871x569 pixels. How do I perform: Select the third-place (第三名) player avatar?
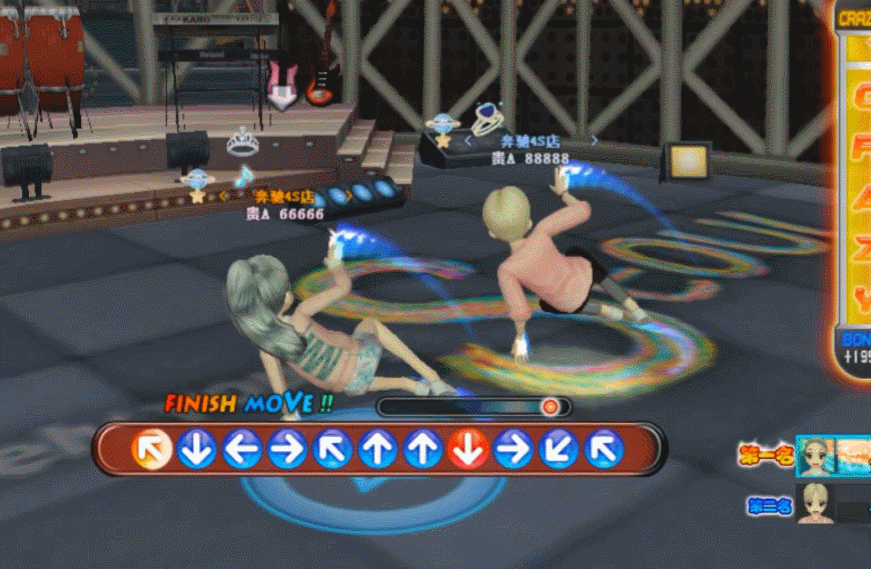point(816,503)
